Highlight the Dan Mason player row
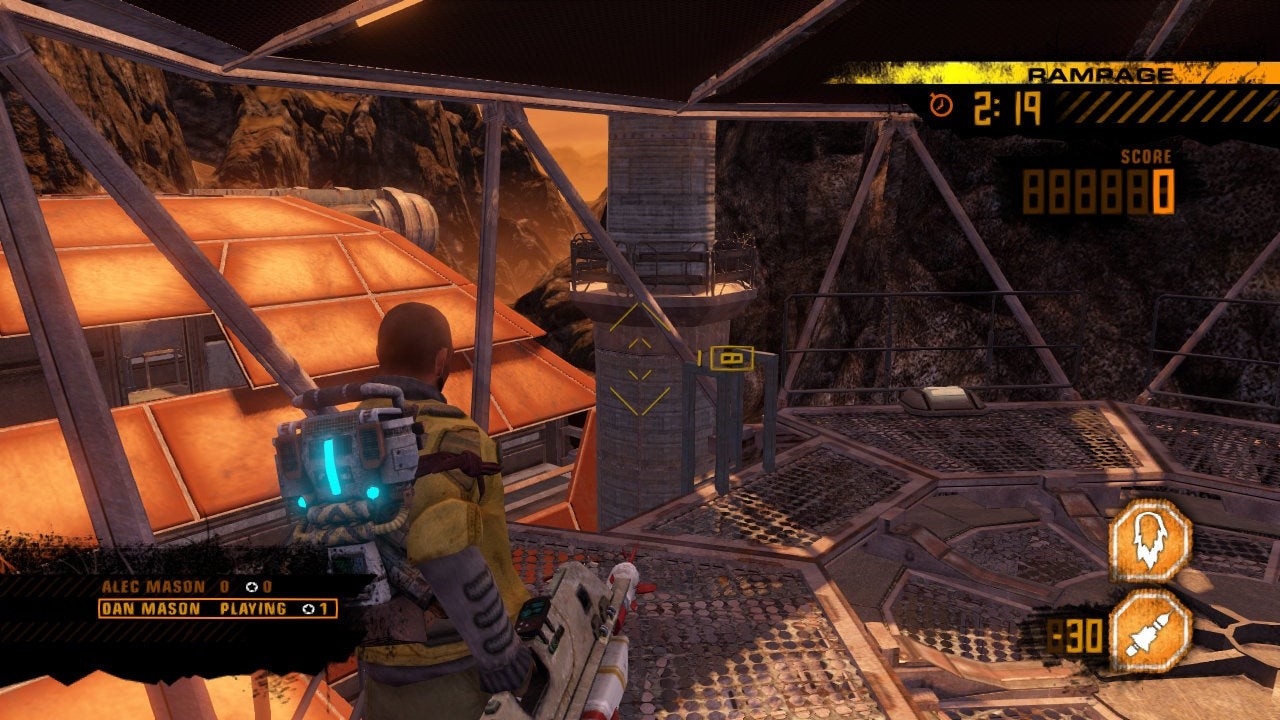The width and height of the screenshot is (1280, 720). click(217, 608)
